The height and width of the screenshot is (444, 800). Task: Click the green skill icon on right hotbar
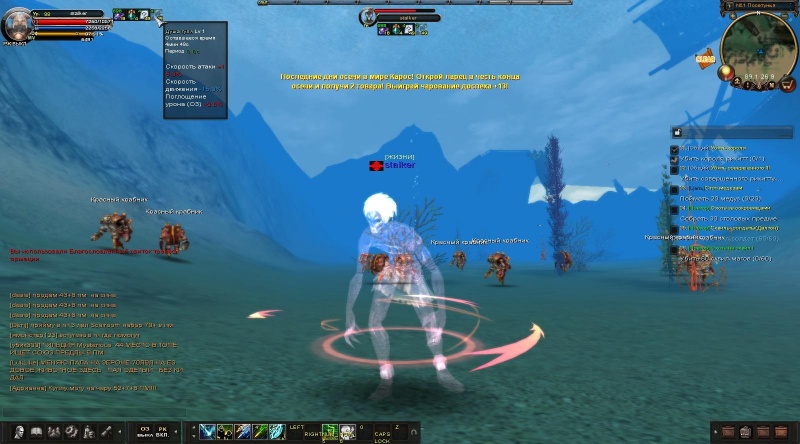point(327,432)
